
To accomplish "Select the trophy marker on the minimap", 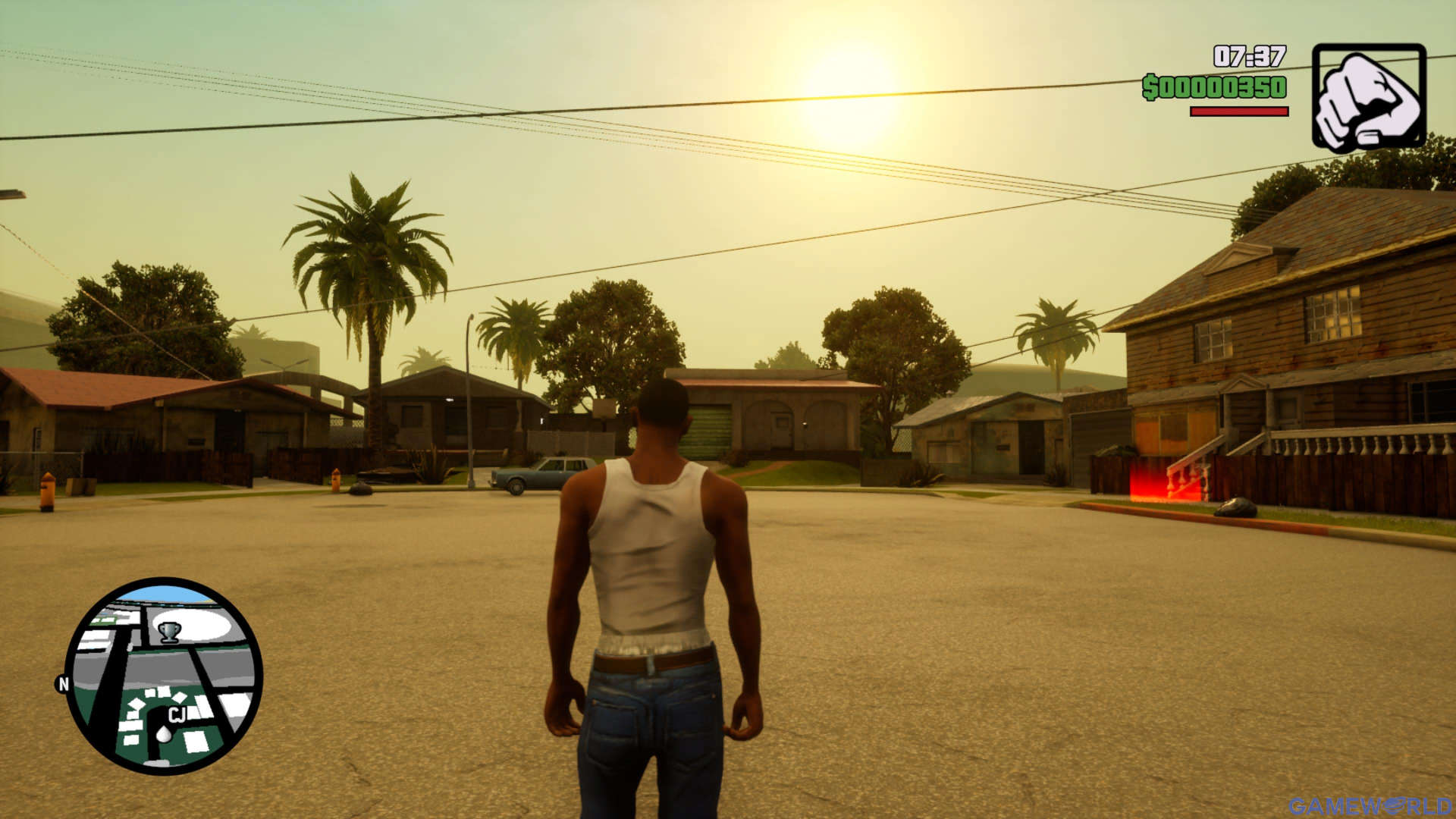I will click(x=169, y=631).
